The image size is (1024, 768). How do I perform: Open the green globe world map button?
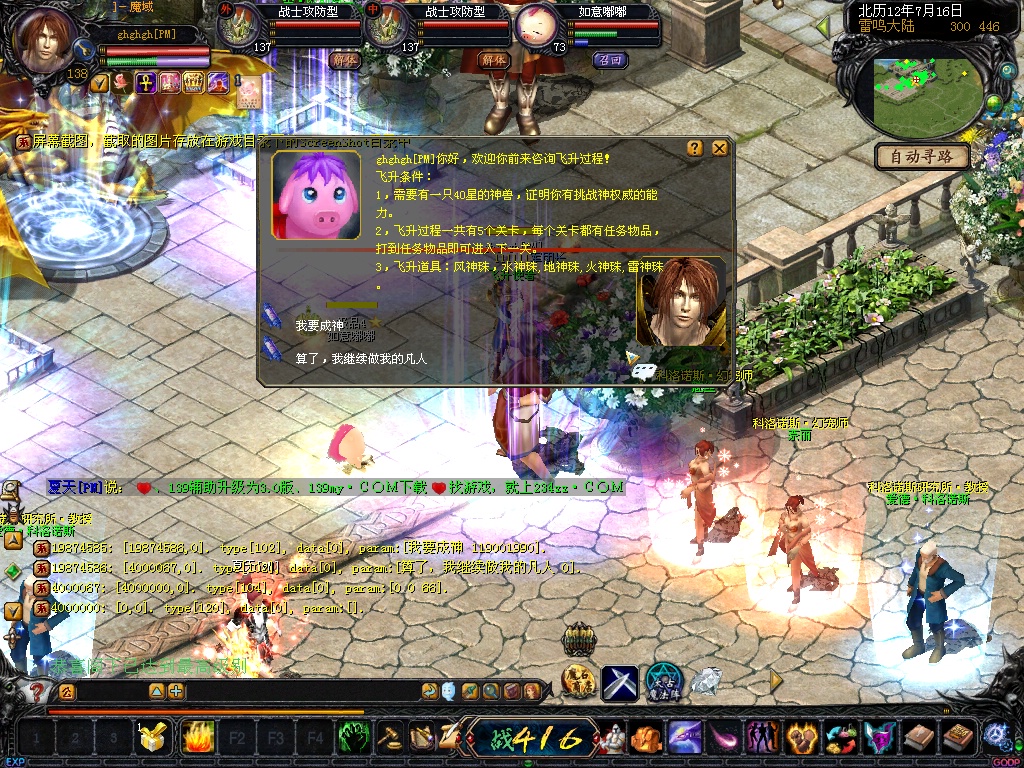coord(993,102)
